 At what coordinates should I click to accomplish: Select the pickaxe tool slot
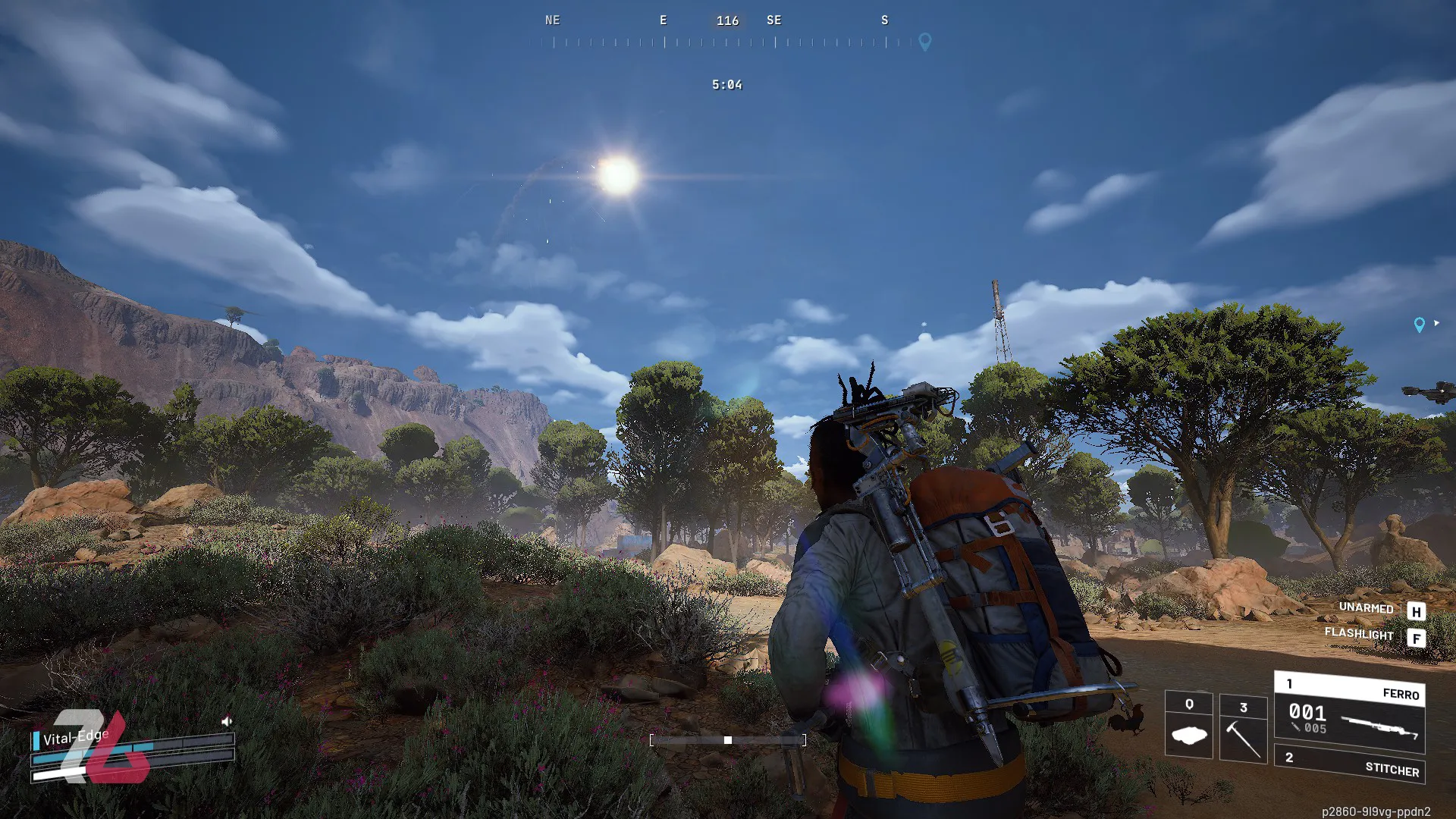click(x=1243, y=727)
